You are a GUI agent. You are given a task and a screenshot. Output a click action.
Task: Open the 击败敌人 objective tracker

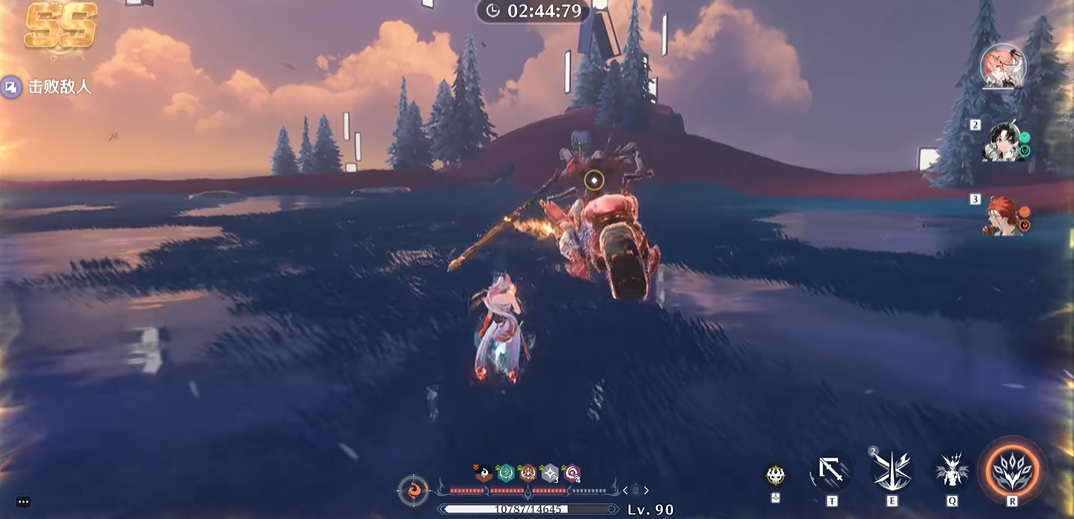(x=47, y=87)
